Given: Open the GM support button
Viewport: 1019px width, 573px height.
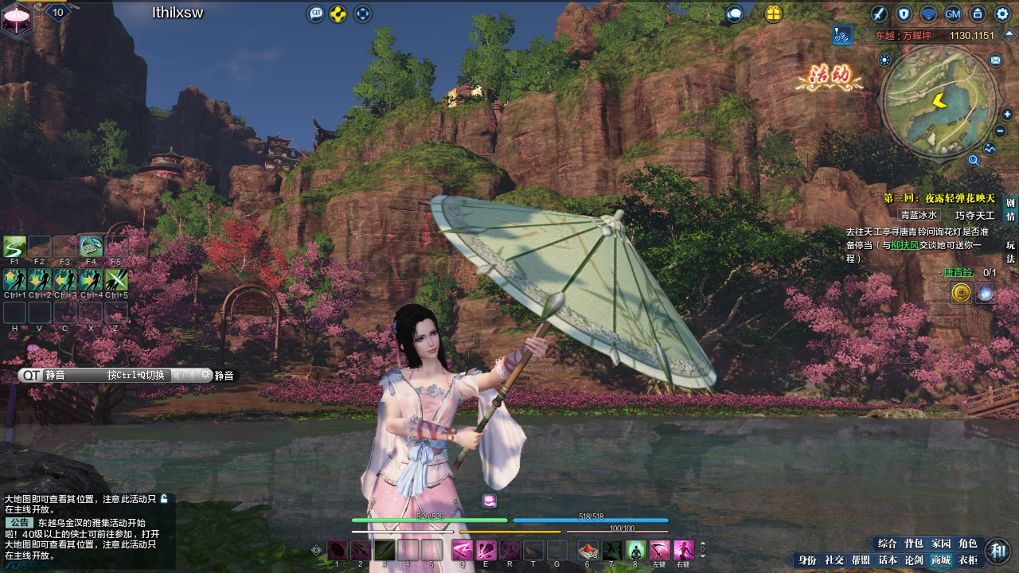Looking at the screenshot, I should pyautogui.click(x=953, y=14).
